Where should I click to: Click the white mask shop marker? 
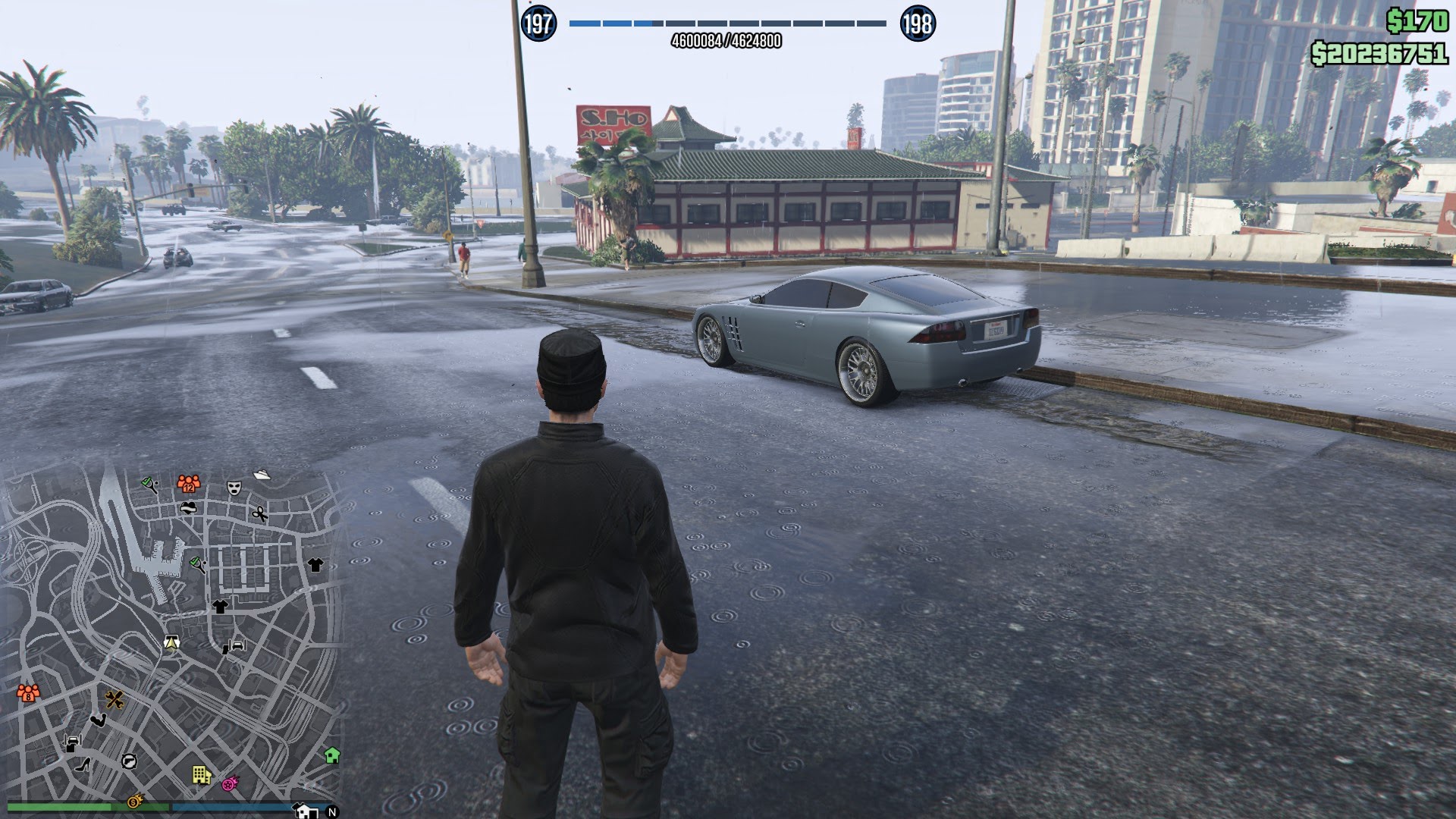point(234,488)
